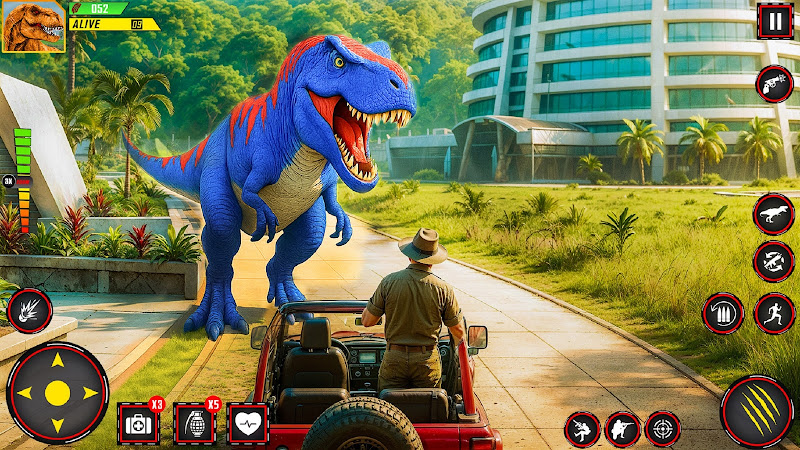Activate the sprint running-man button
Screen dimensions: 800x450
click(x=774, y=313)
